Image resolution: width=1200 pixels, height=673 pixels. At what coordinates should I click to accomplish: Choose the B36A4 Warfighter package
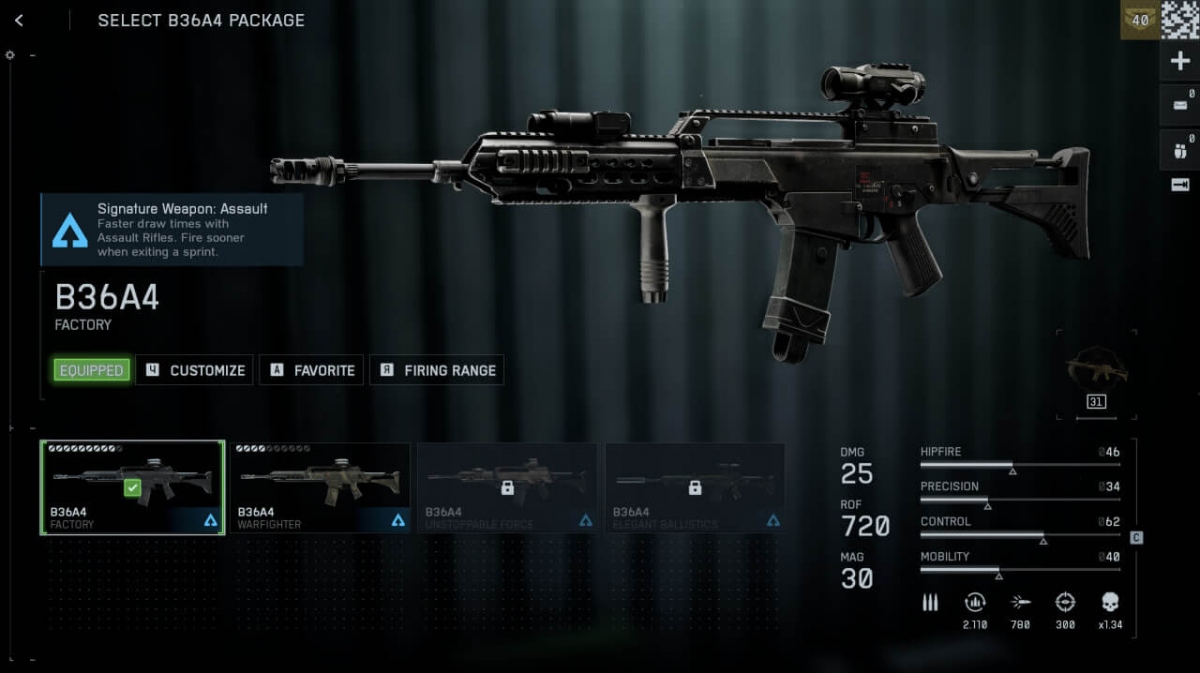point(321,488)
